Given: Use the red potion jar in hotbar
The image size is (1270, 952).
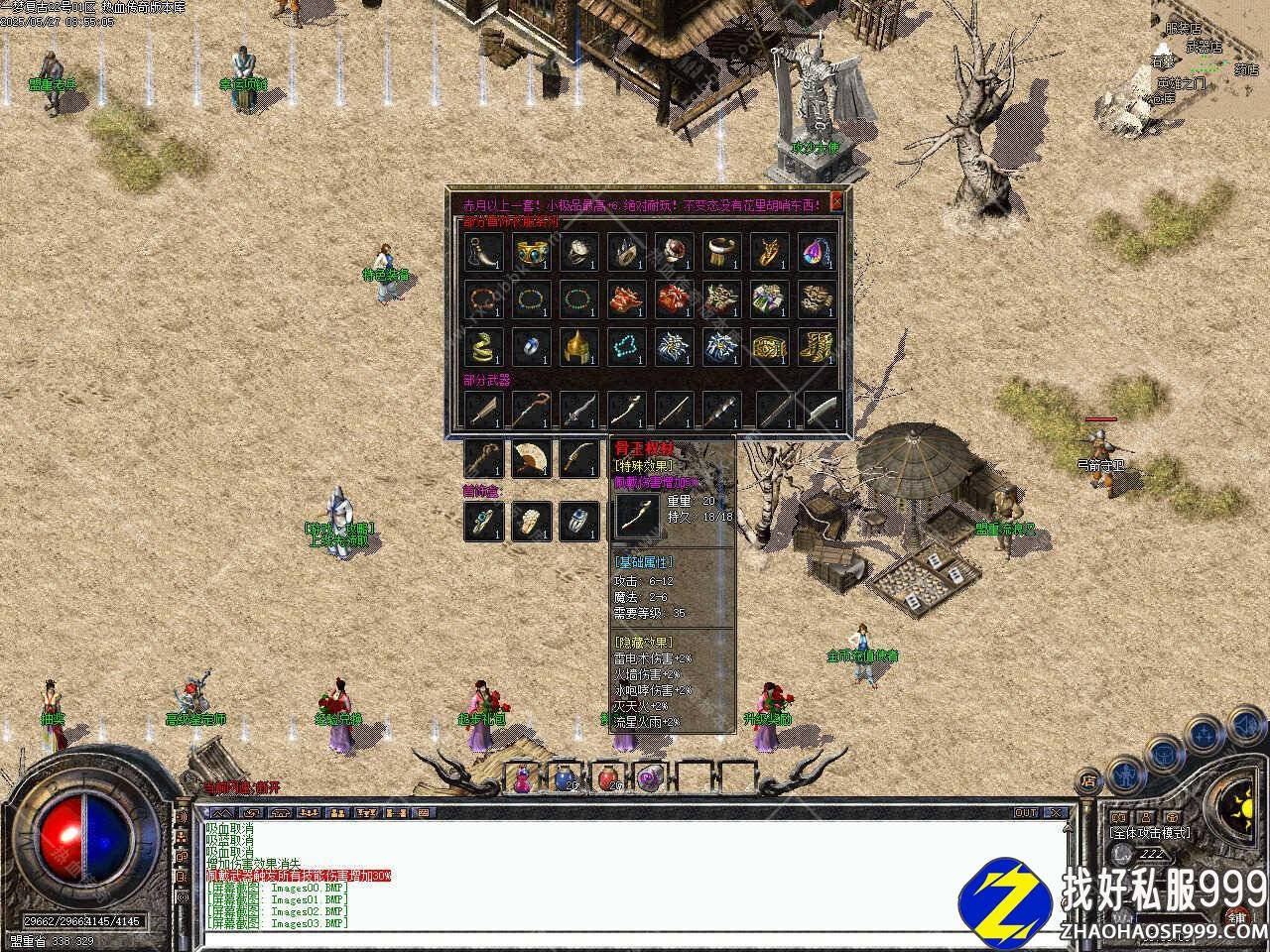Looking at the screenshot, I should 607,778.
